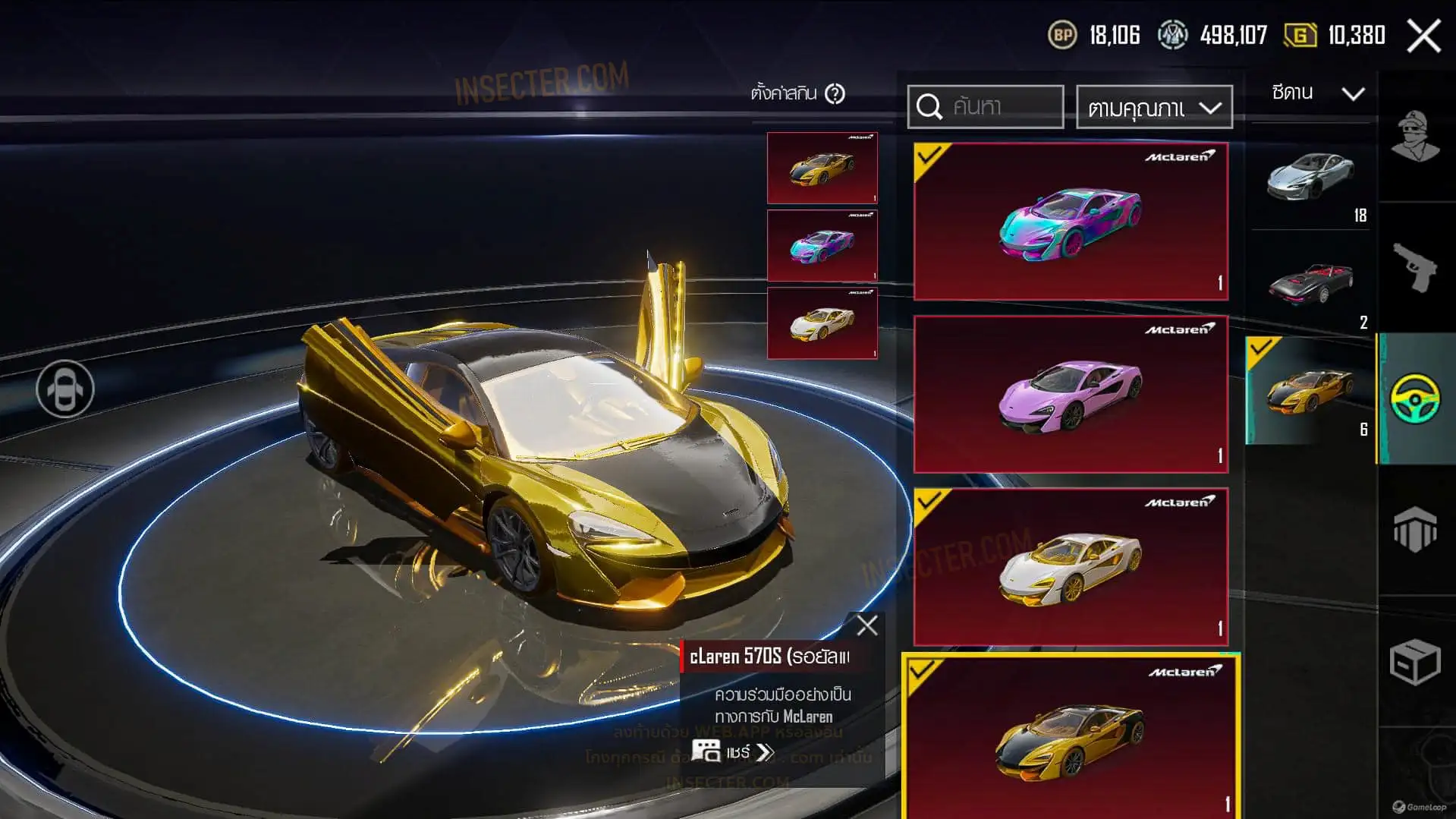This screenshot has height=819, width=1456.
Task: Close the inventory screen with the X
Action: pos(1423,36)
